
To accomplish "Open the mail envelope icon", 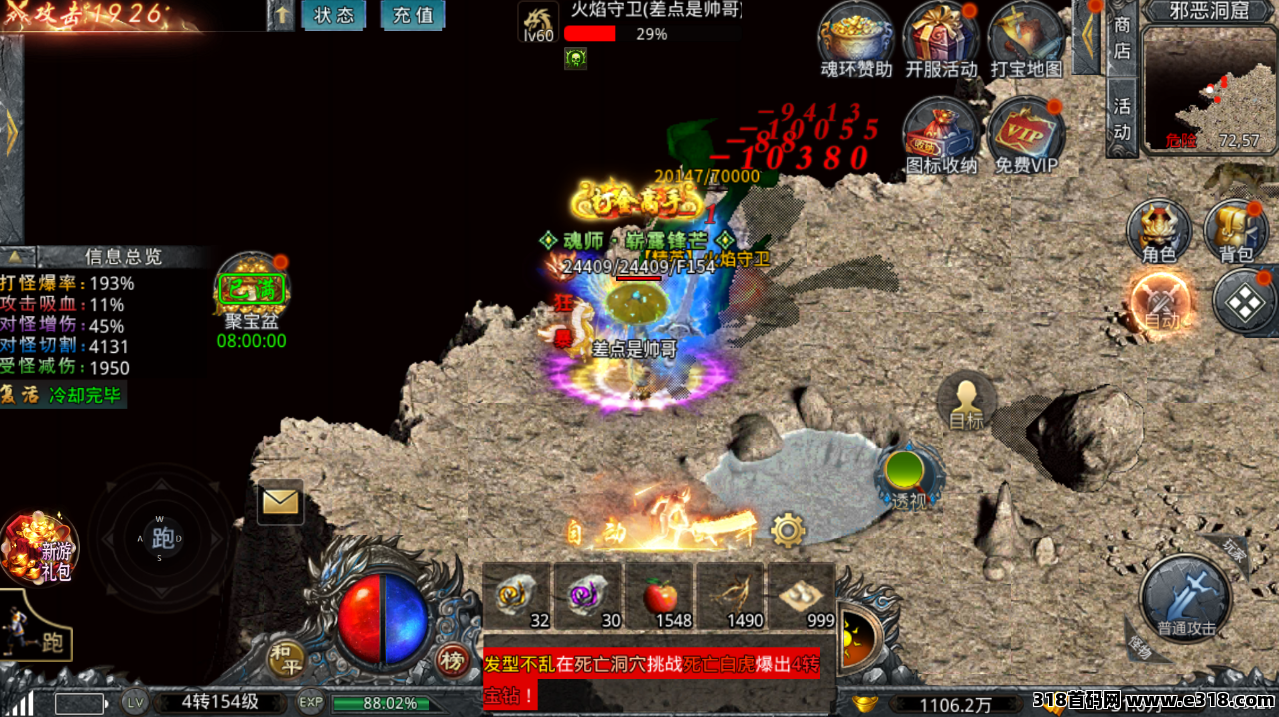I will point(280,502).
